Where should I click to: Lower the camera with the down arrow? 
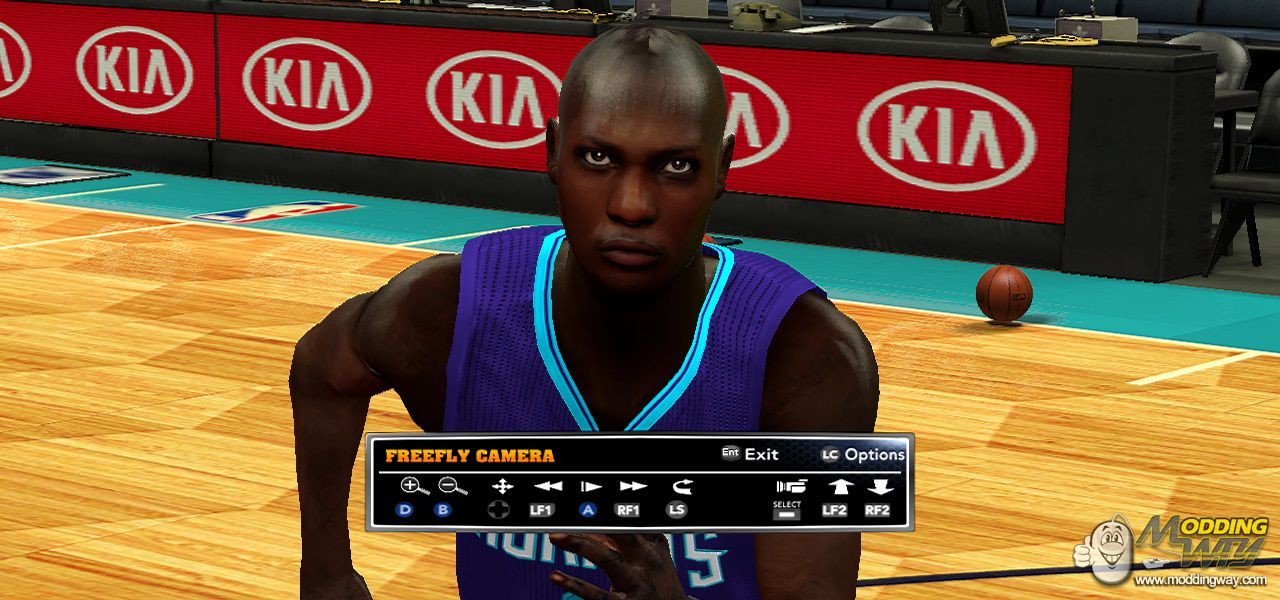click(x=879, y=487)
